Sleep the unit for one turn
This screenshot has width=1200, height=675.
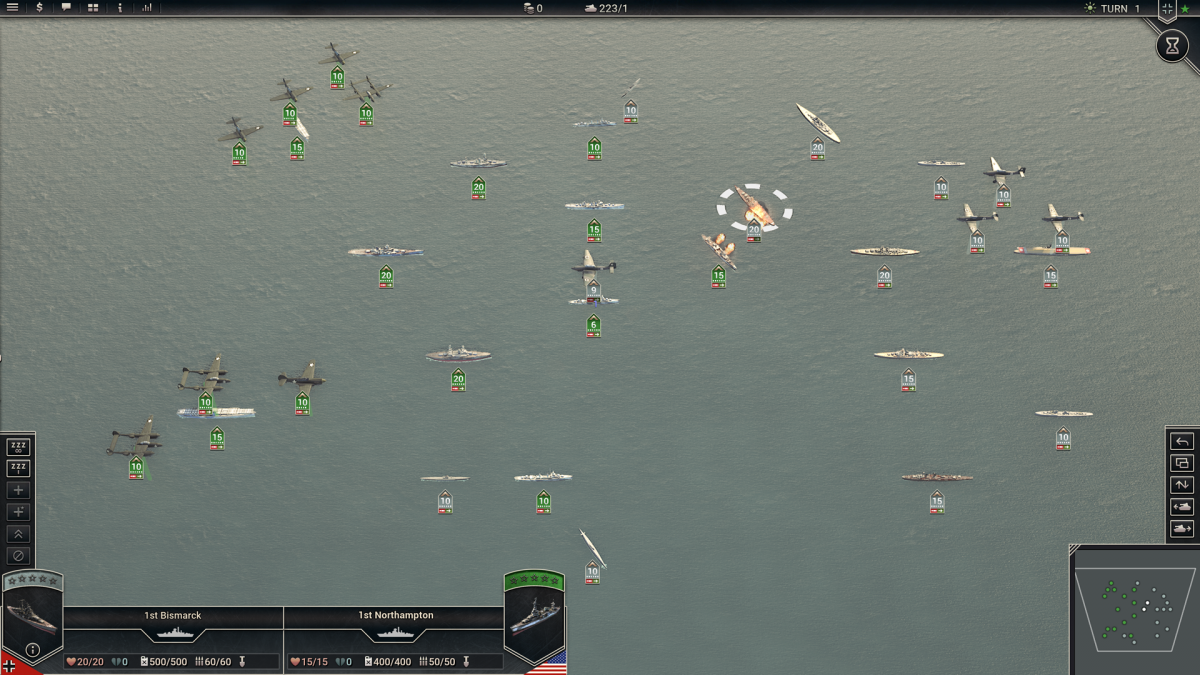tap(18, 469)
